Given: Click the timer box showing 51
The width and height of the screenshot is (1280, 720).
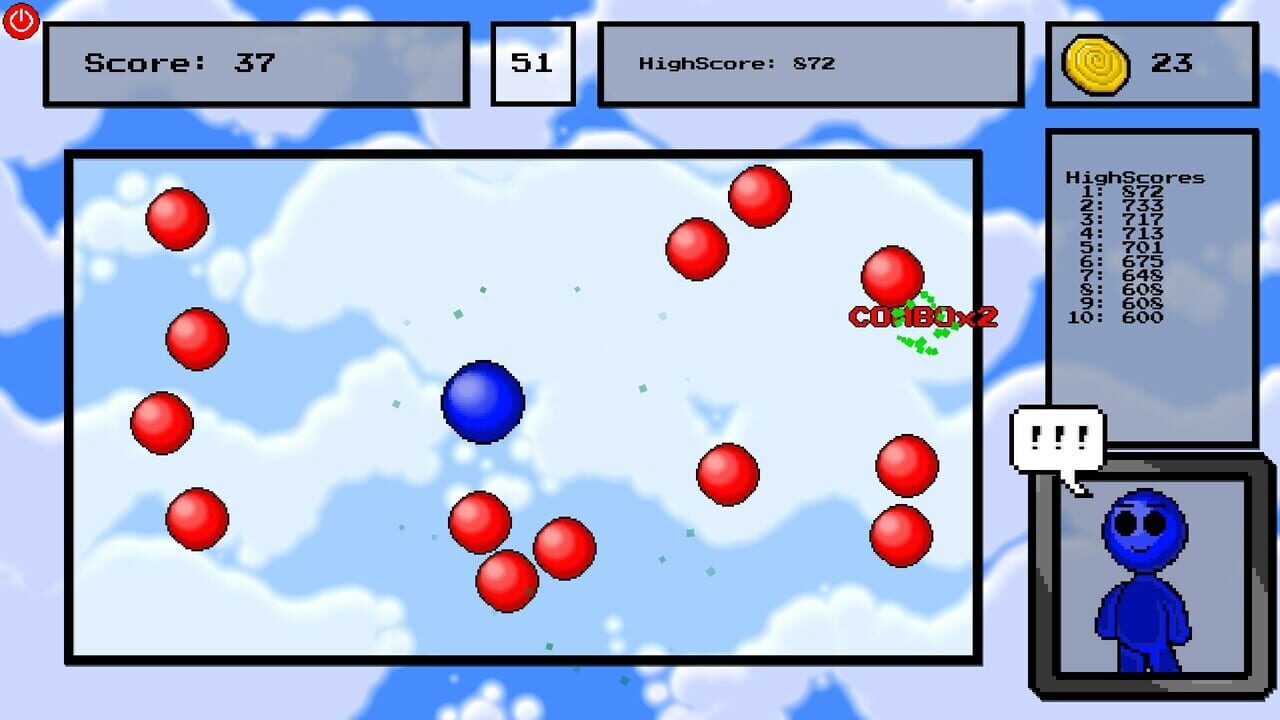Looking at the screenshot, I should (x=533, y=62).
